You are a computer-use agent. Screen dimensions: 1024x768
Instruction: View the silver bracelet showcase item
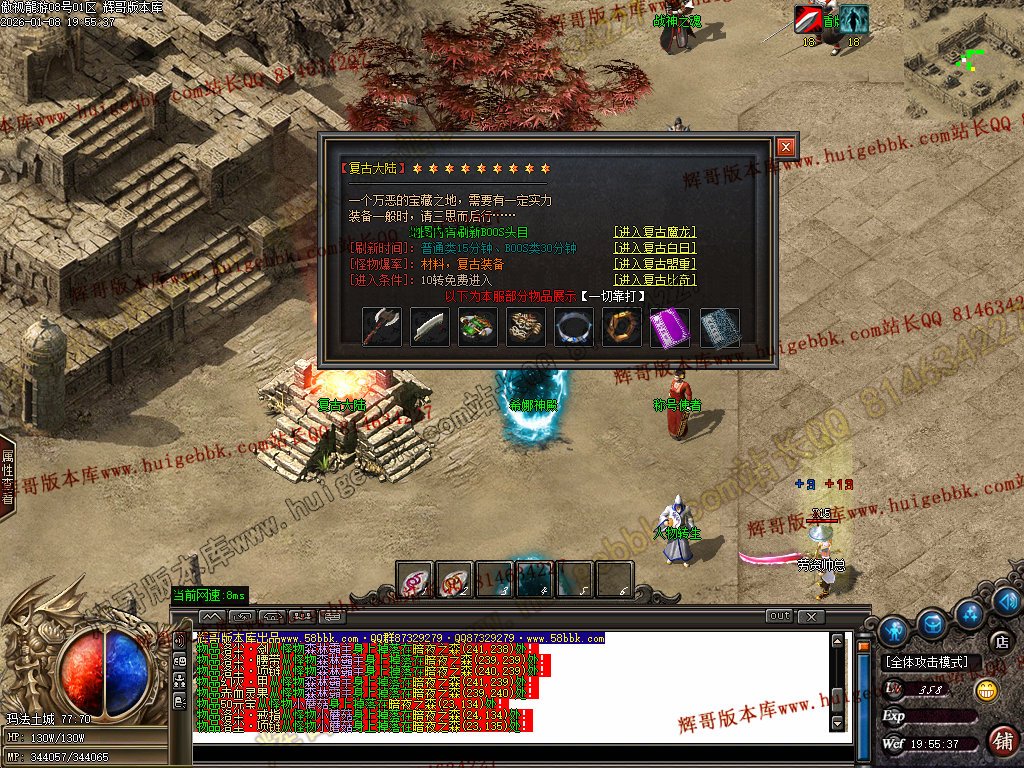coord(574,327)
